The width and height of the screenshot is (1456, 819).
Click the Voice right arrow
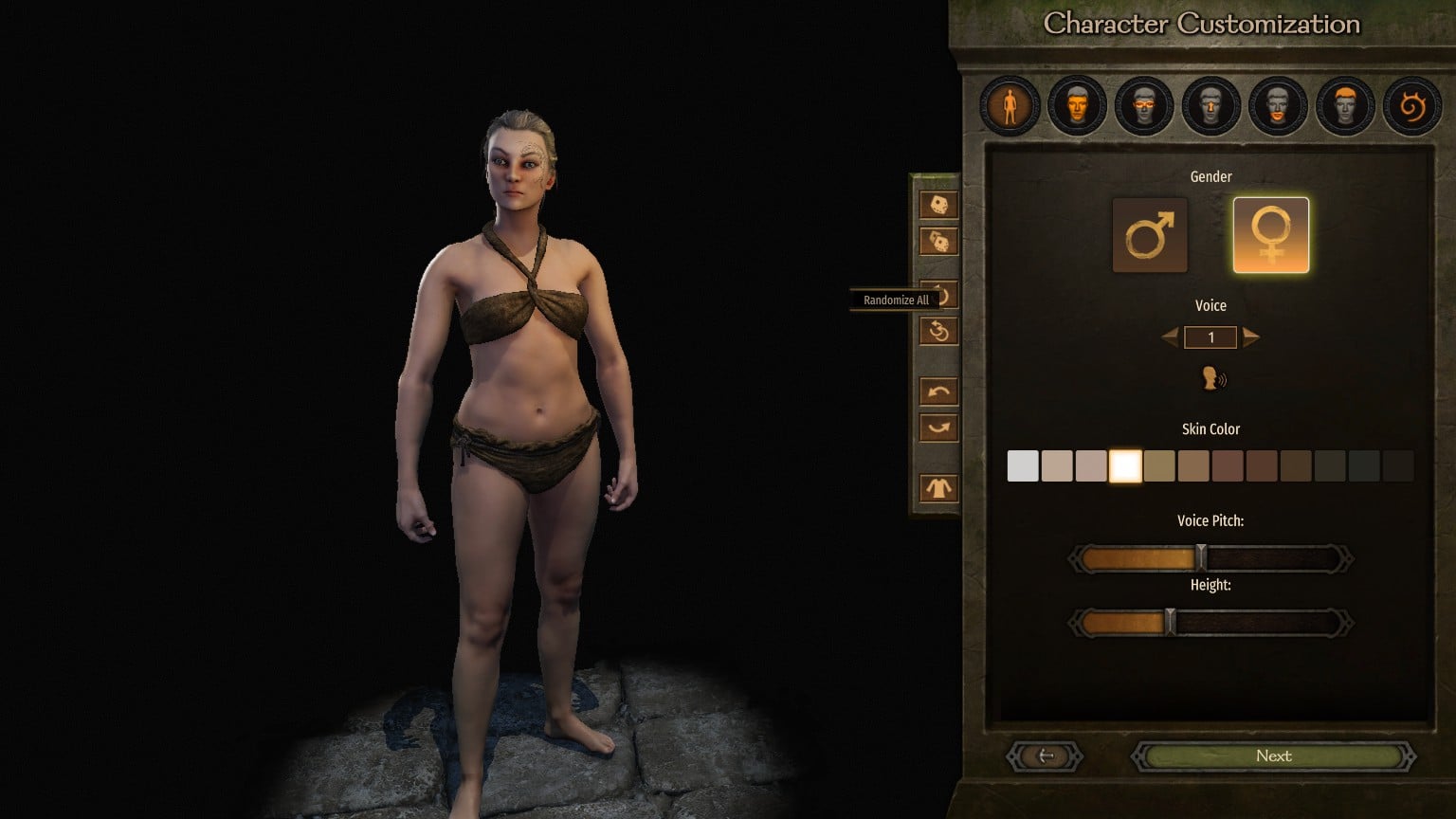pyautogui.click(x=1251, y=337)
